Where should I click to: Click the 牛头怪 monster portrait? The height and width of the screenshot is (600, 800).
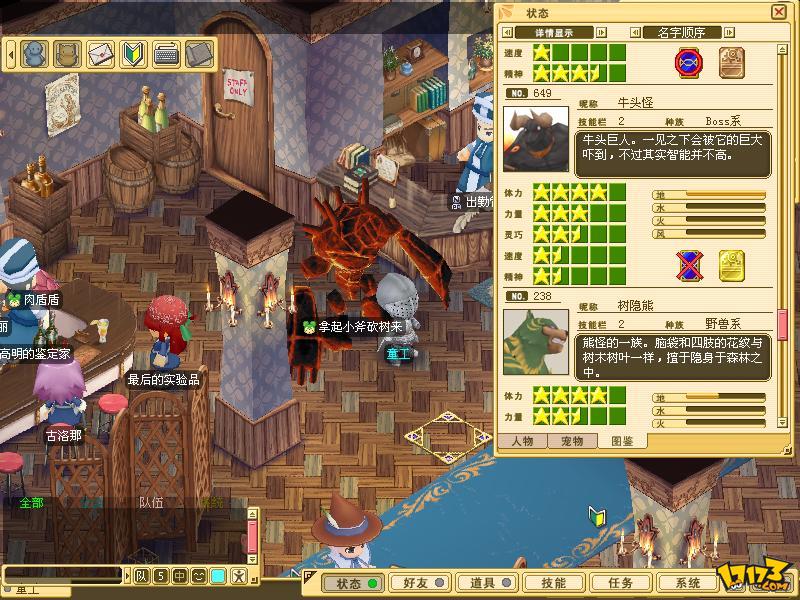coord(535,140)
